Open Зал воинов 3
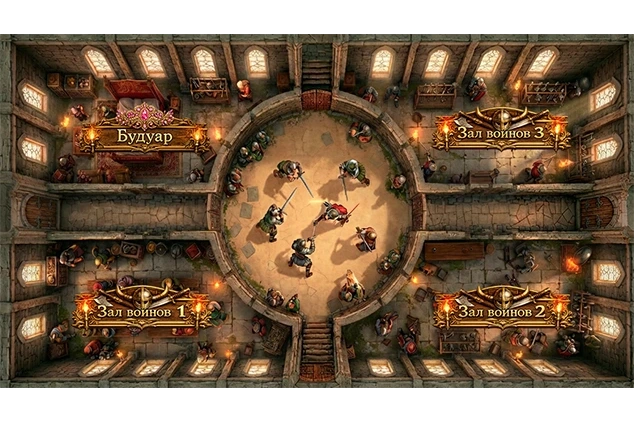The width and height of the screenshot is (634, 423). point(501,133)
